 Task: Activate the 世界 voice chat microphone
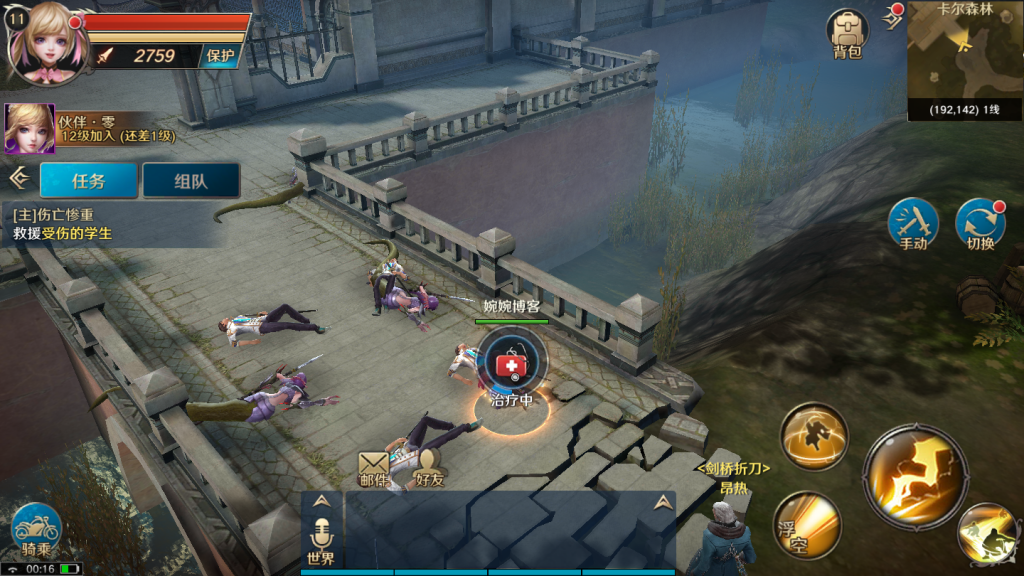point(321,538)
